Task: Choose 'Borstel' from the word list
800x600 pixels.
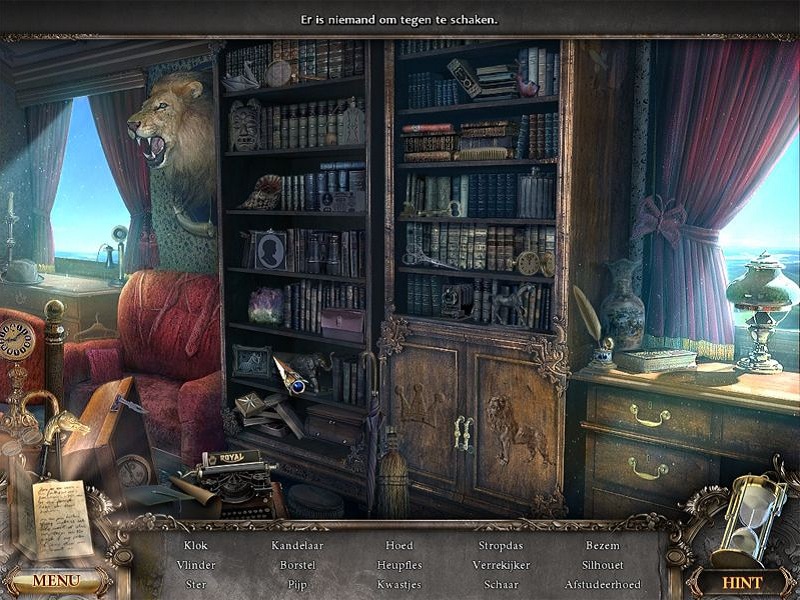Action: pyautogui.click(x=297, y=565)
